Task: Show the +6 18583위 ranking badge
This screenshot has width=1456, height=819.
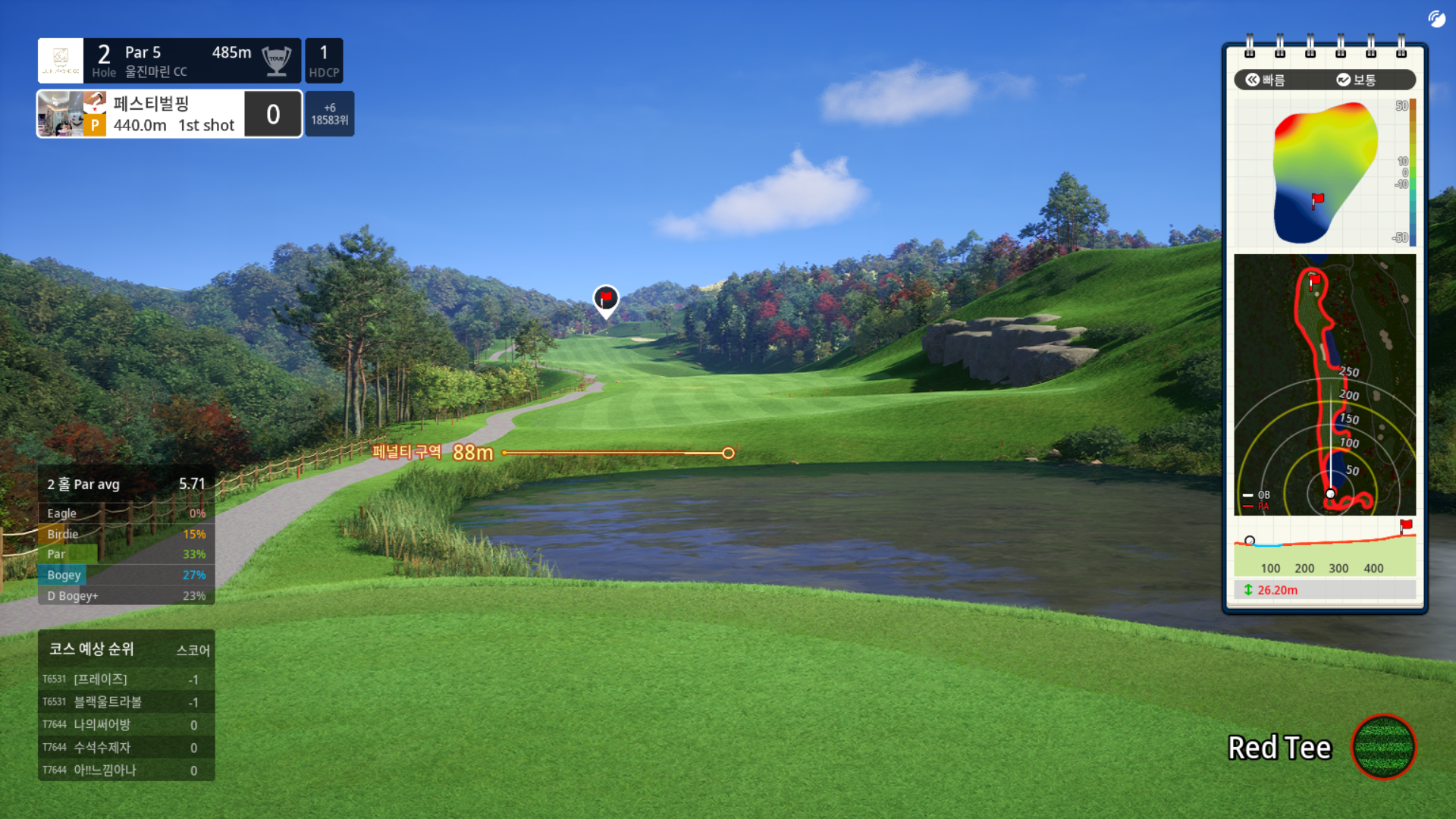Action: tap(330, 114)
